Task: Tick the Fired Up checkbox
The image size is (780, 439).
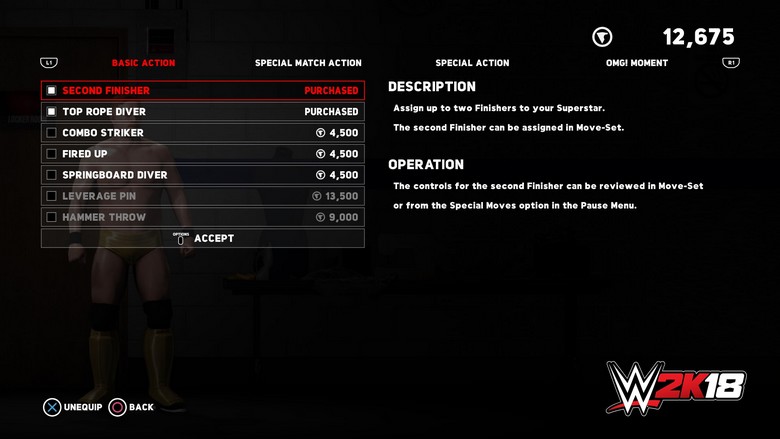Action: tap(52, 154)
